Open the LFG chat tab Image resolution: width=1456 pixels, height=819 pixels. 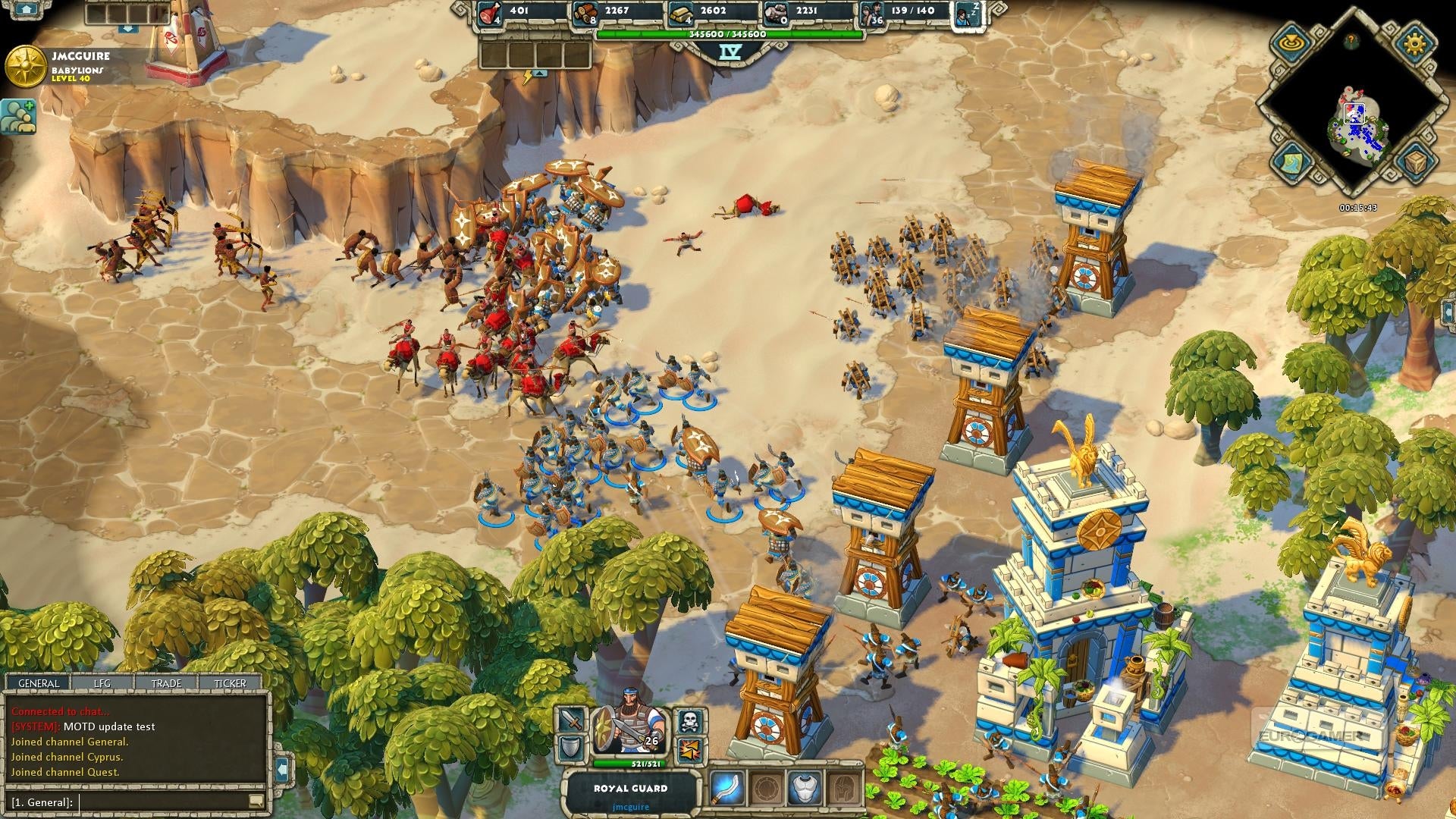(102, 683)
